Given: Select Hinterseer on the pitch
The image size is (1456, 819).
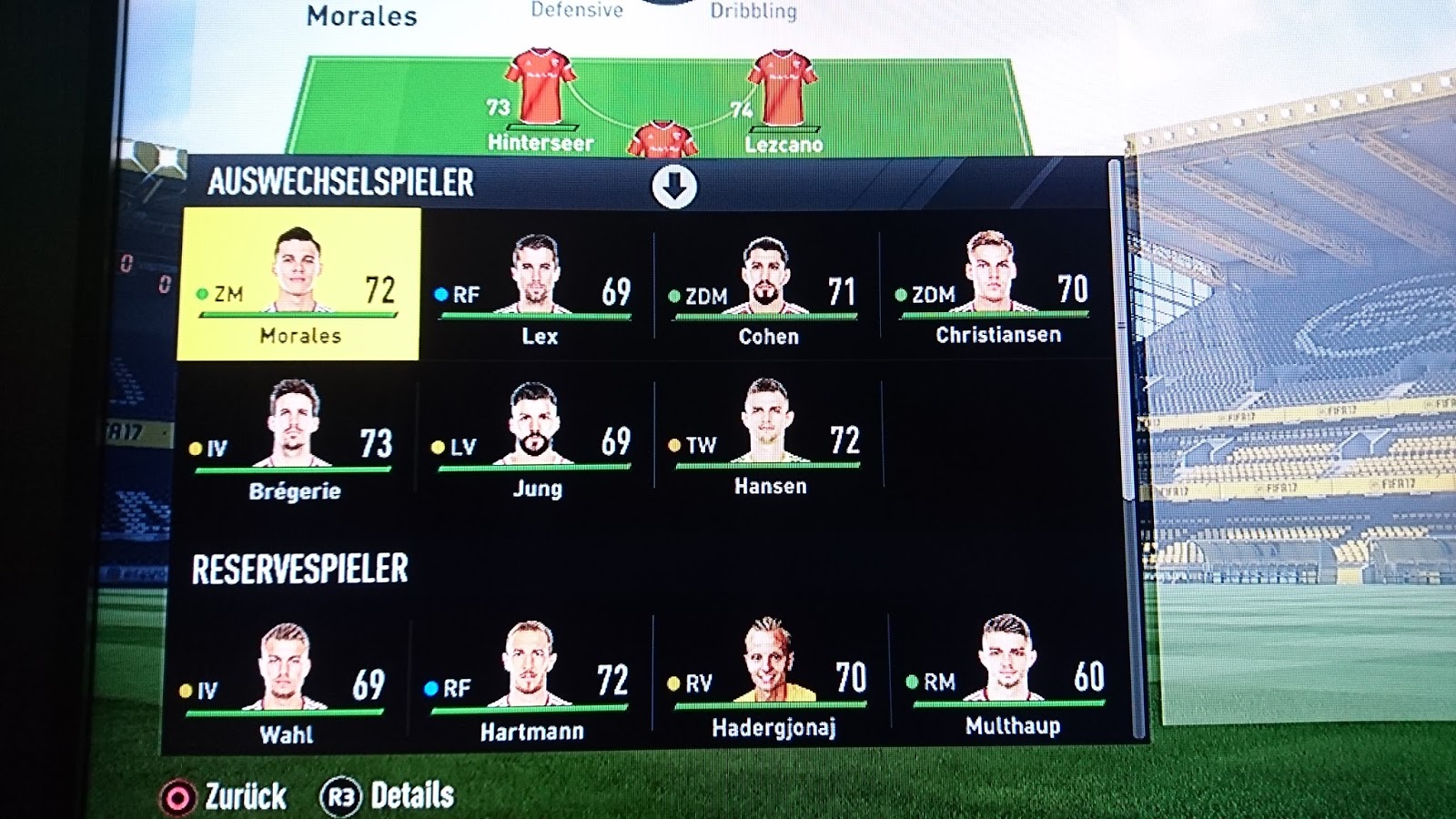Looking at the screenshot, I should click(x=541, y=102).
